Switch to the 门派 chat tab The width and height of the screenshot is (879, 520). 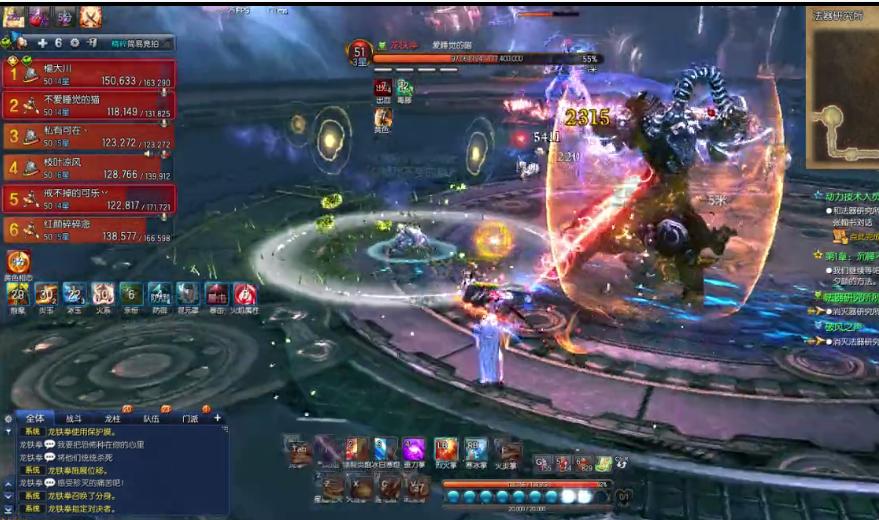[190, 418]
